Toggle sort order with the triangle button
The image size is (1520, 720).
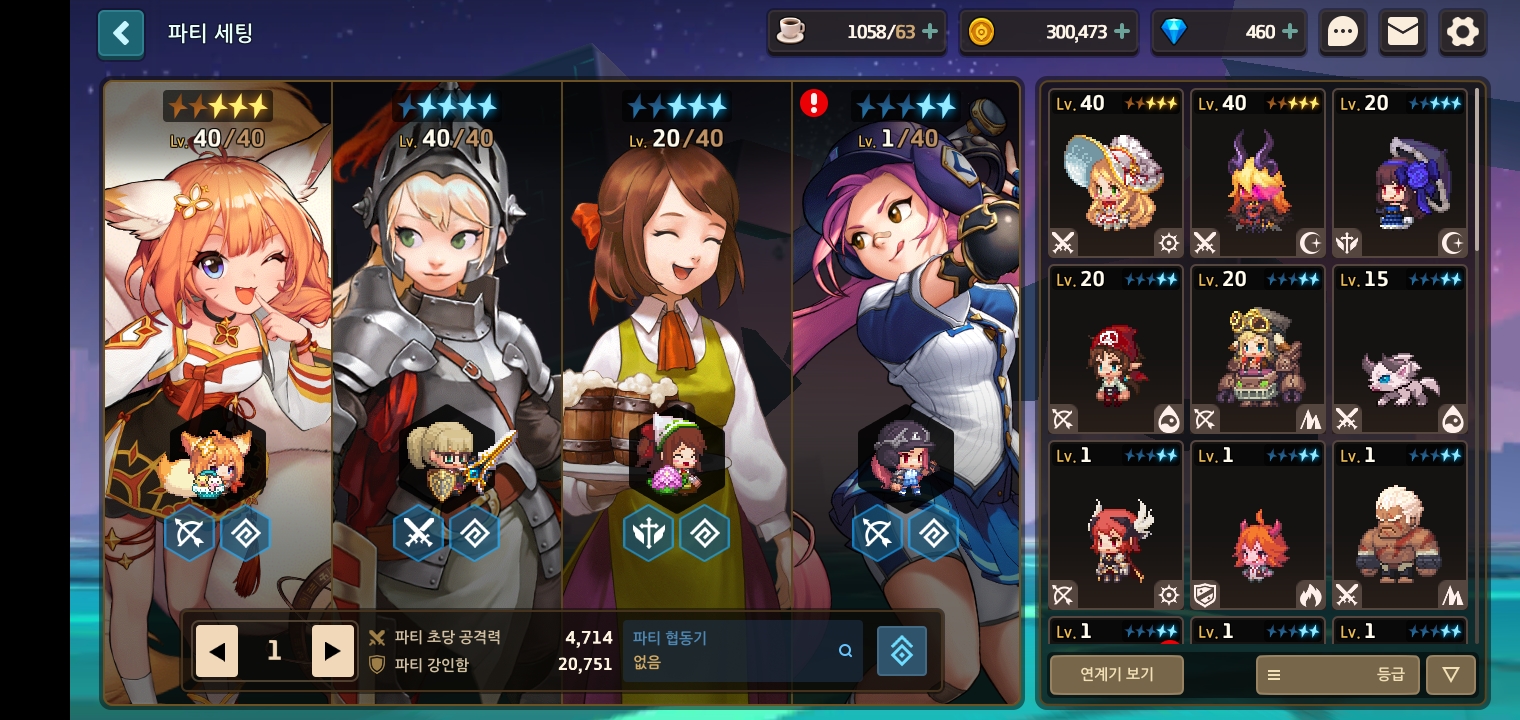(x=1450, y=675)
